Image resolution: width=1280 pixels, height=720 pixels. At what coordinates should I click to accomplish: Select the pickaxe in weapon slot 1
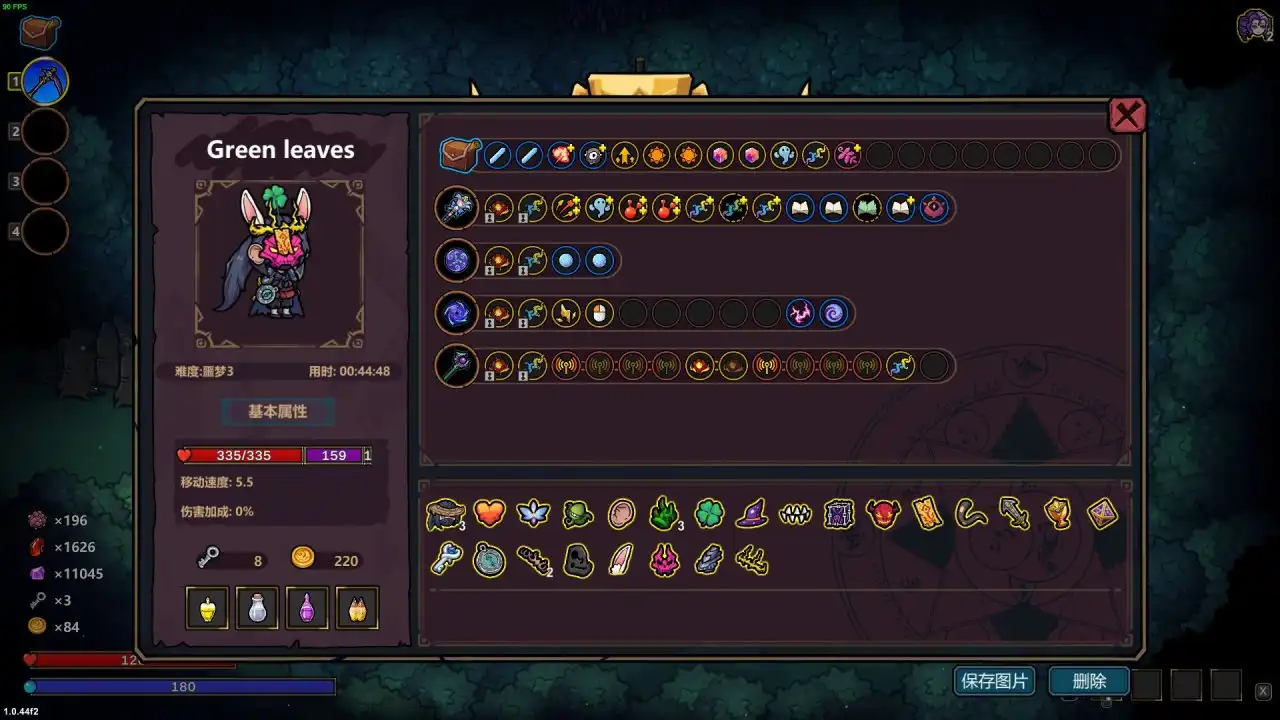[x=44, y=80]
